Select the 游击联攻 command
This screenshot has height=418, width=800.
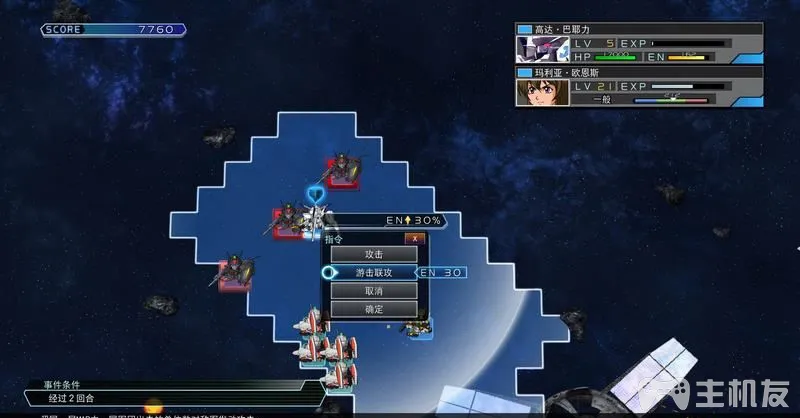(374, 272)
